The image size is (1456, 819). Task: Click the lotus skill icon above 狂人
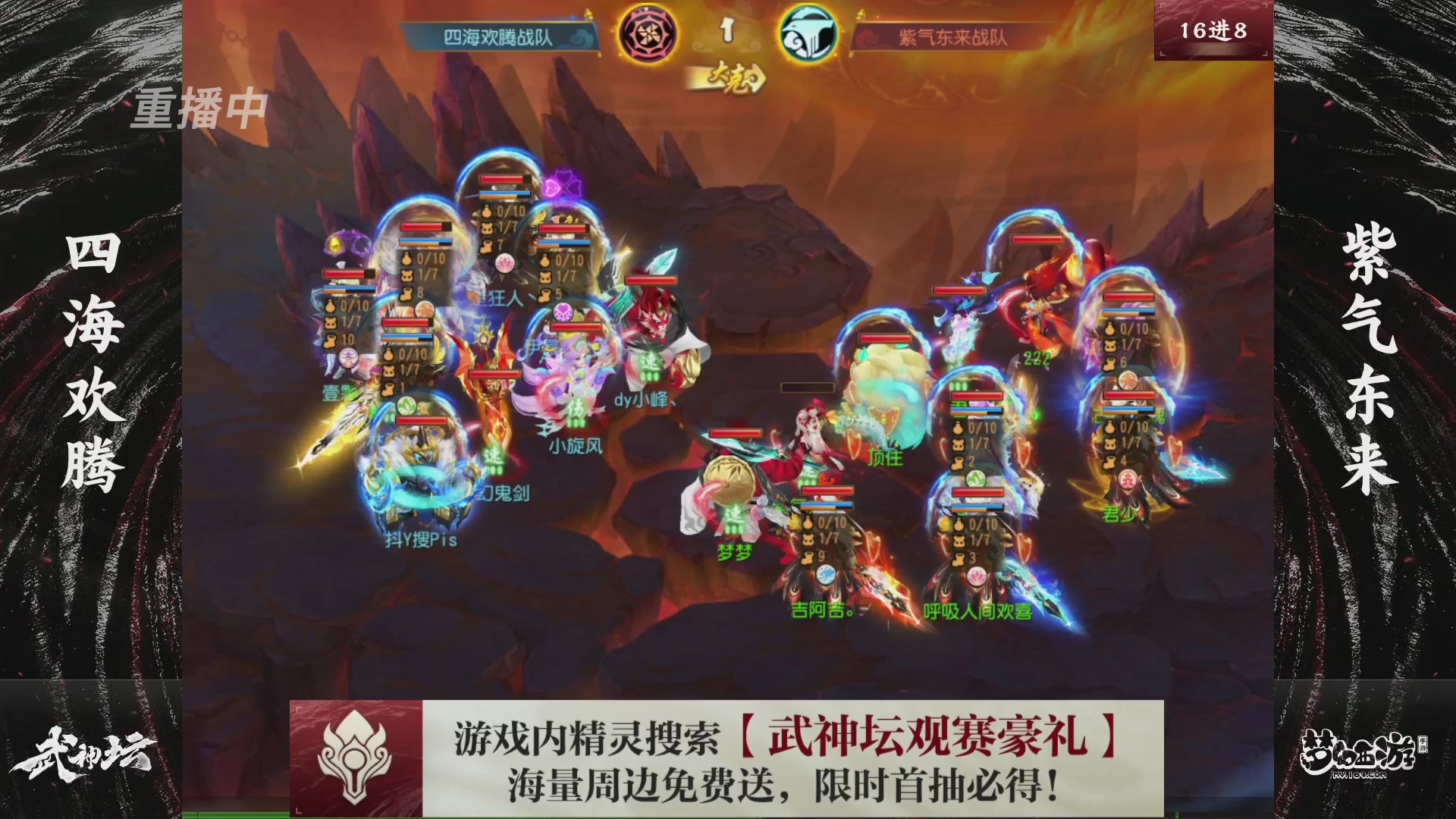(504, 262)
